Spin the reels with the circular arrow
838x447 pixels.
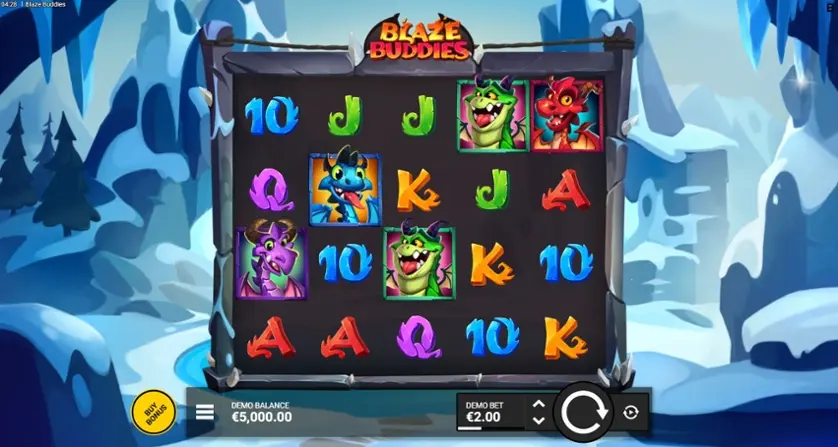point(584,411)
